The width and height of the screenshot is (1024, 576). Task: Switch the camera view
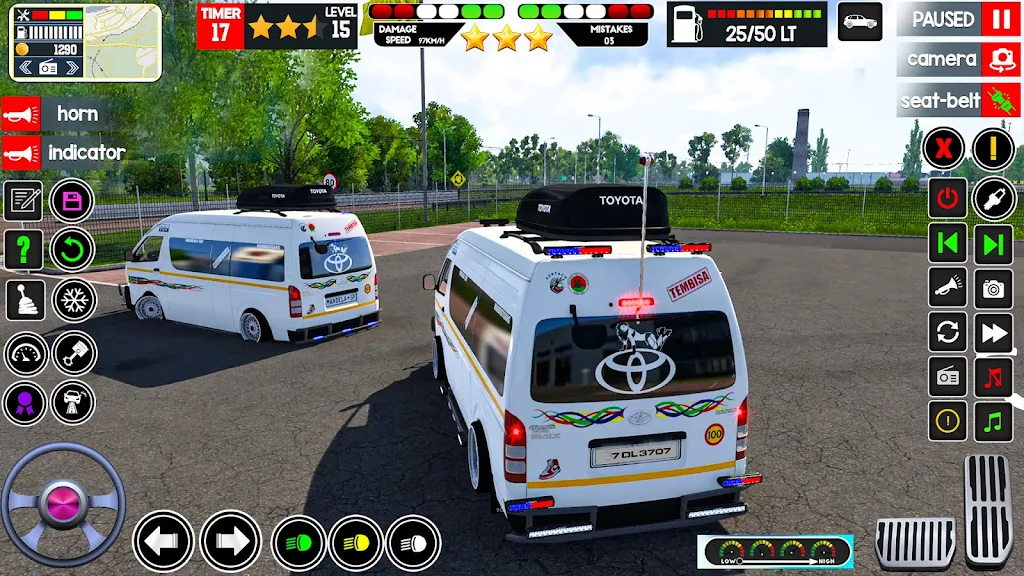coord(999,59)
